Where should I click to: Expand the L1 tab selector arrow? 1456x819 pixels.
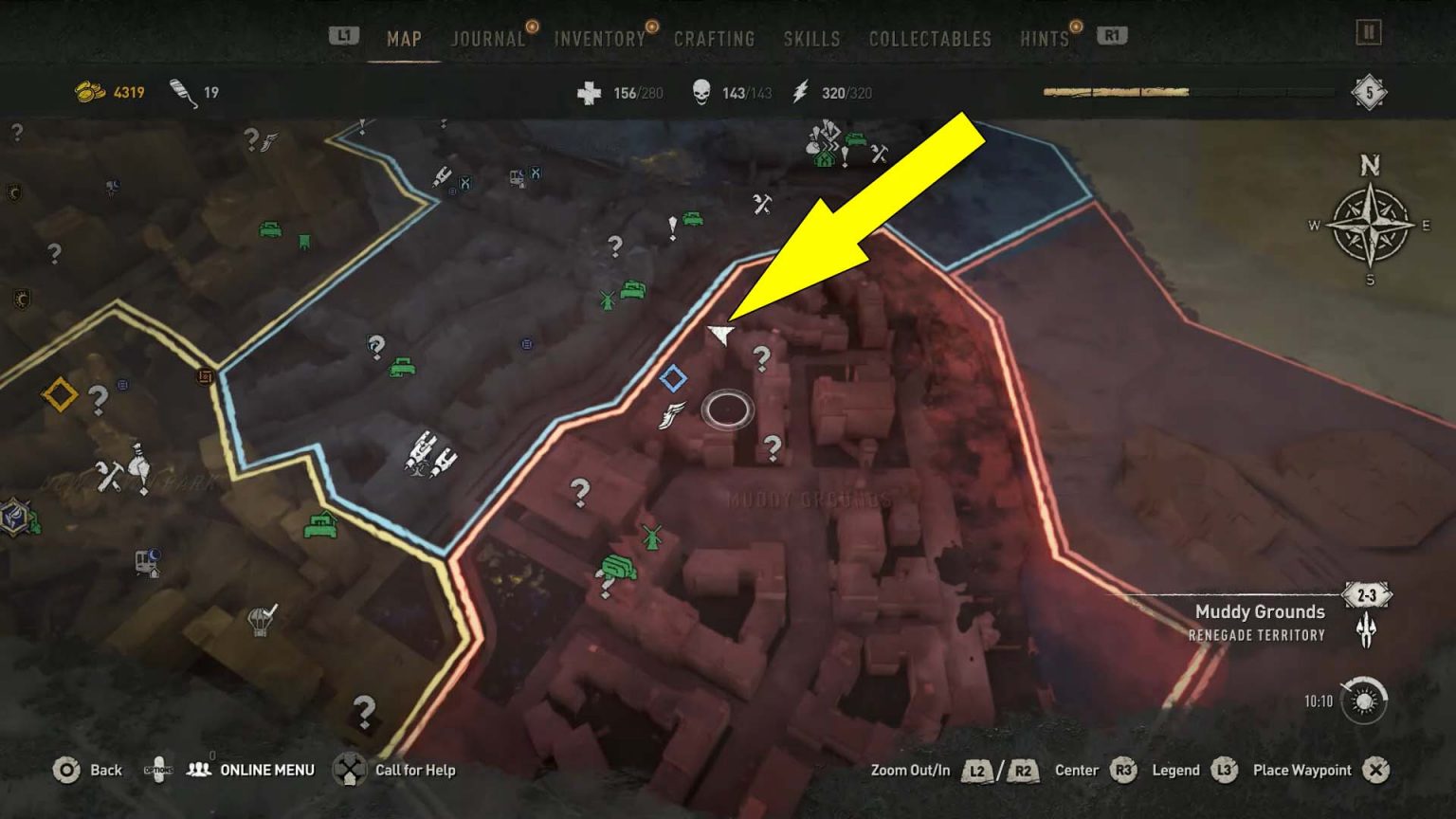pyautogui.click(x=343, y=34)
